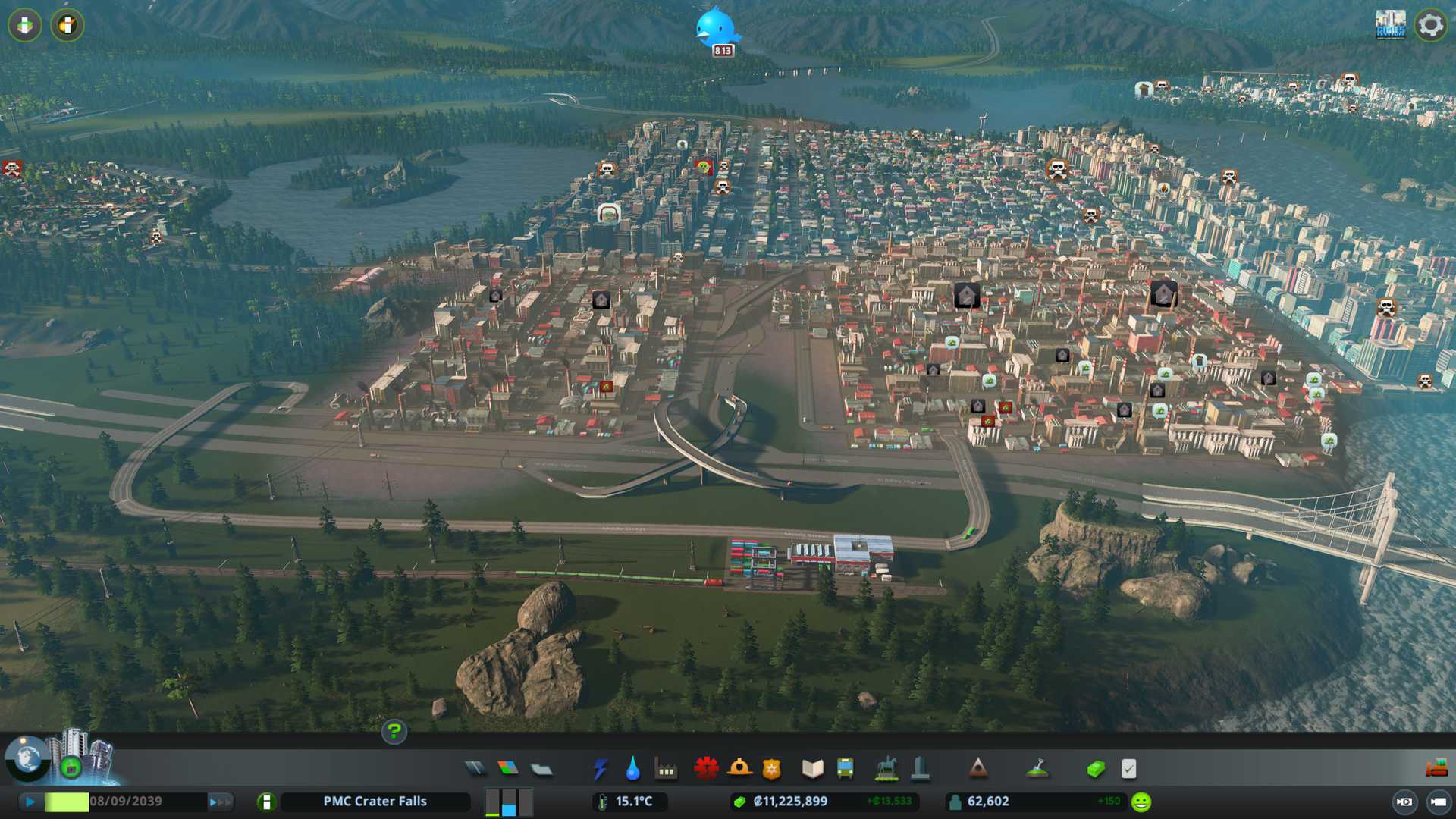The height and width of the screenshot is (819, 1456).
Task: Open the Education book menu
Action: 812,769
